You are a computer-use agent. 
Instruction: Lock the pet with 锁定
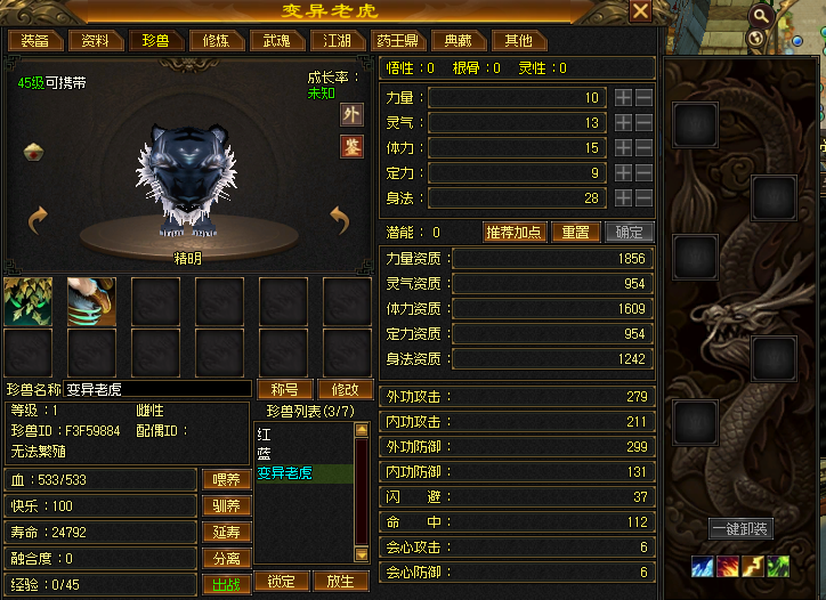[x=281, y=581]
